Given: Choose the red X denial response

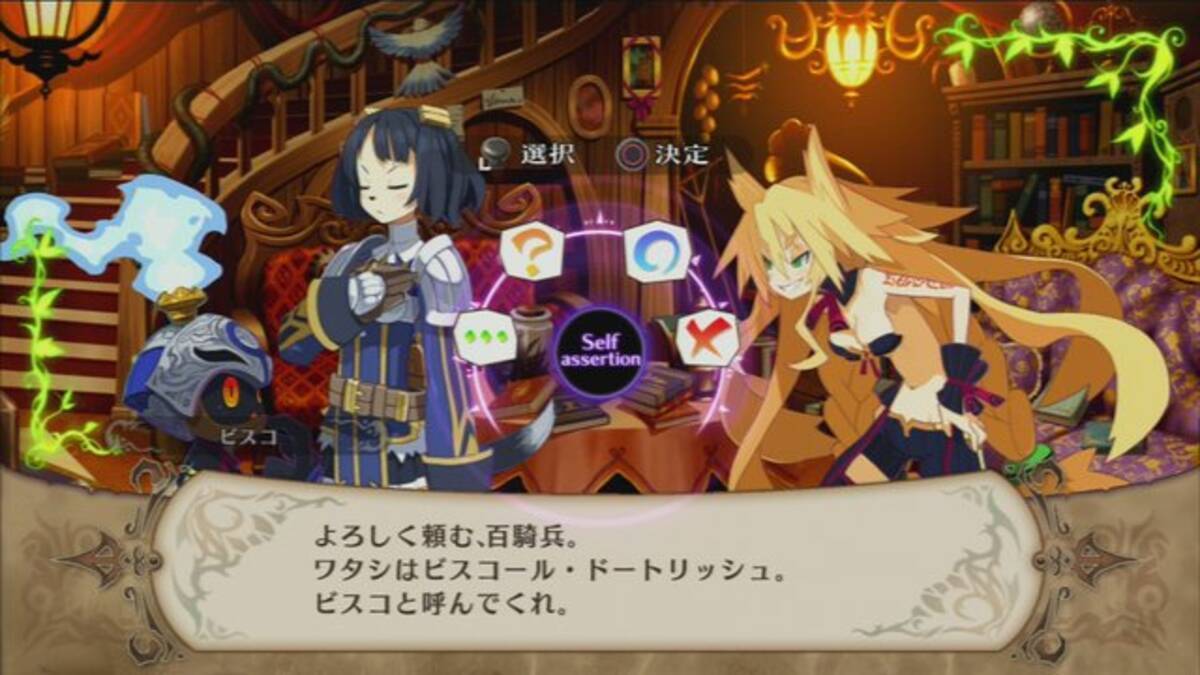Looking at the screenshot, I should [x=708, y=339].
